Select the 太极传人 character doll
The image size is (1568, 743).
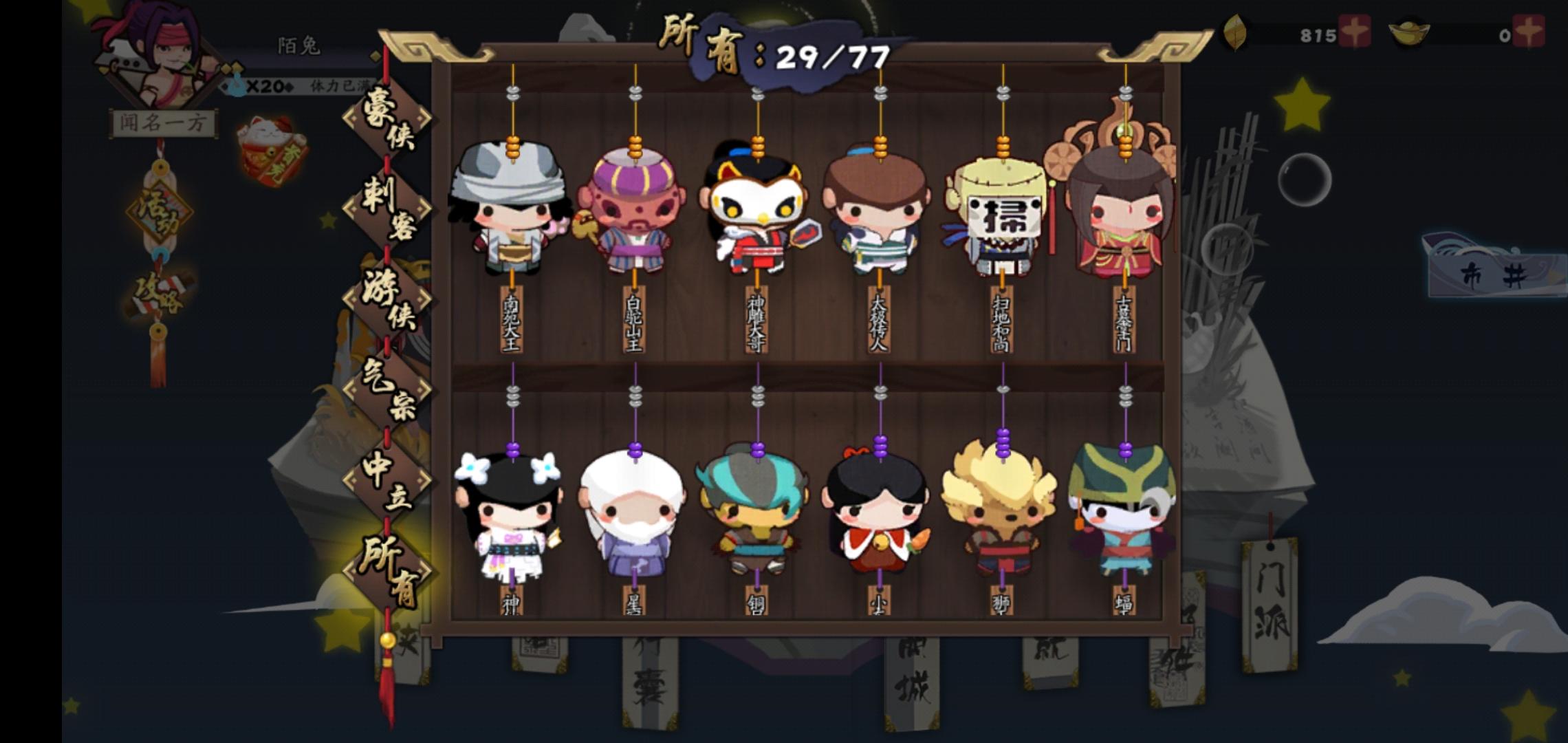pos(880,213)
